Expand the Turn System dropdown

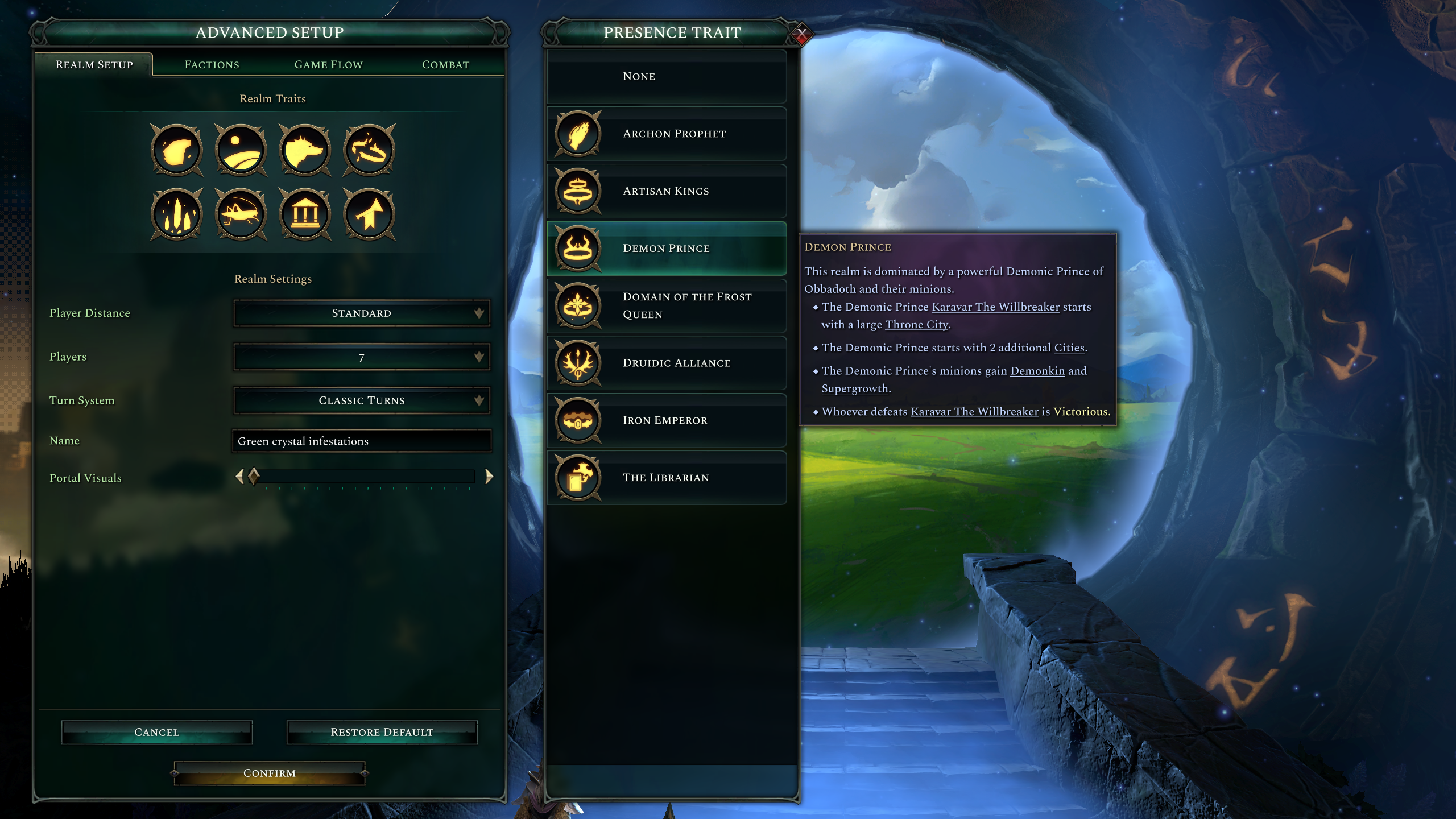point(362,400)
